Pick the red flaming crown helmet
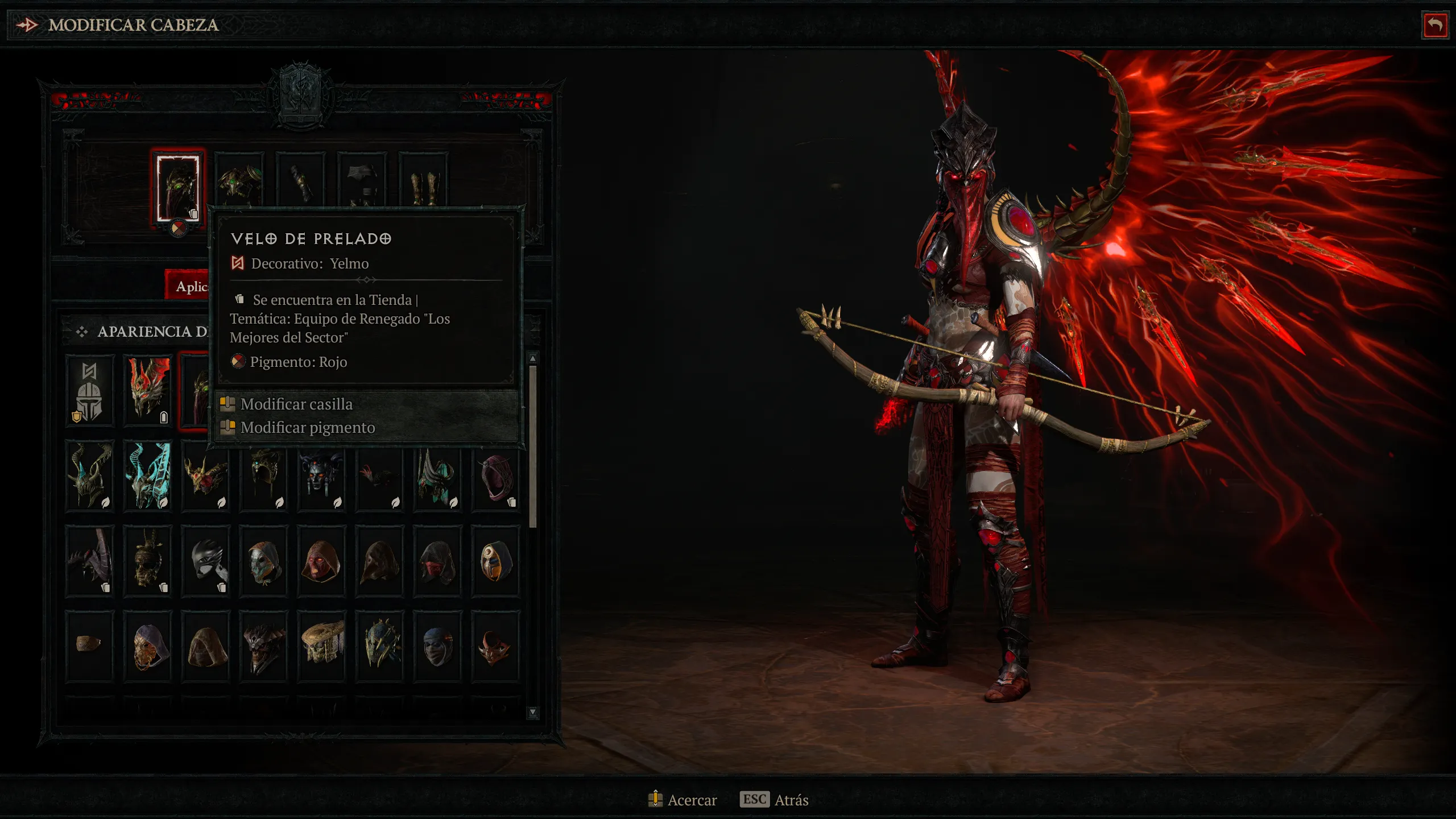Image resolution: width=1456 pixels, height=819 pixels. [x=148, y=391]
